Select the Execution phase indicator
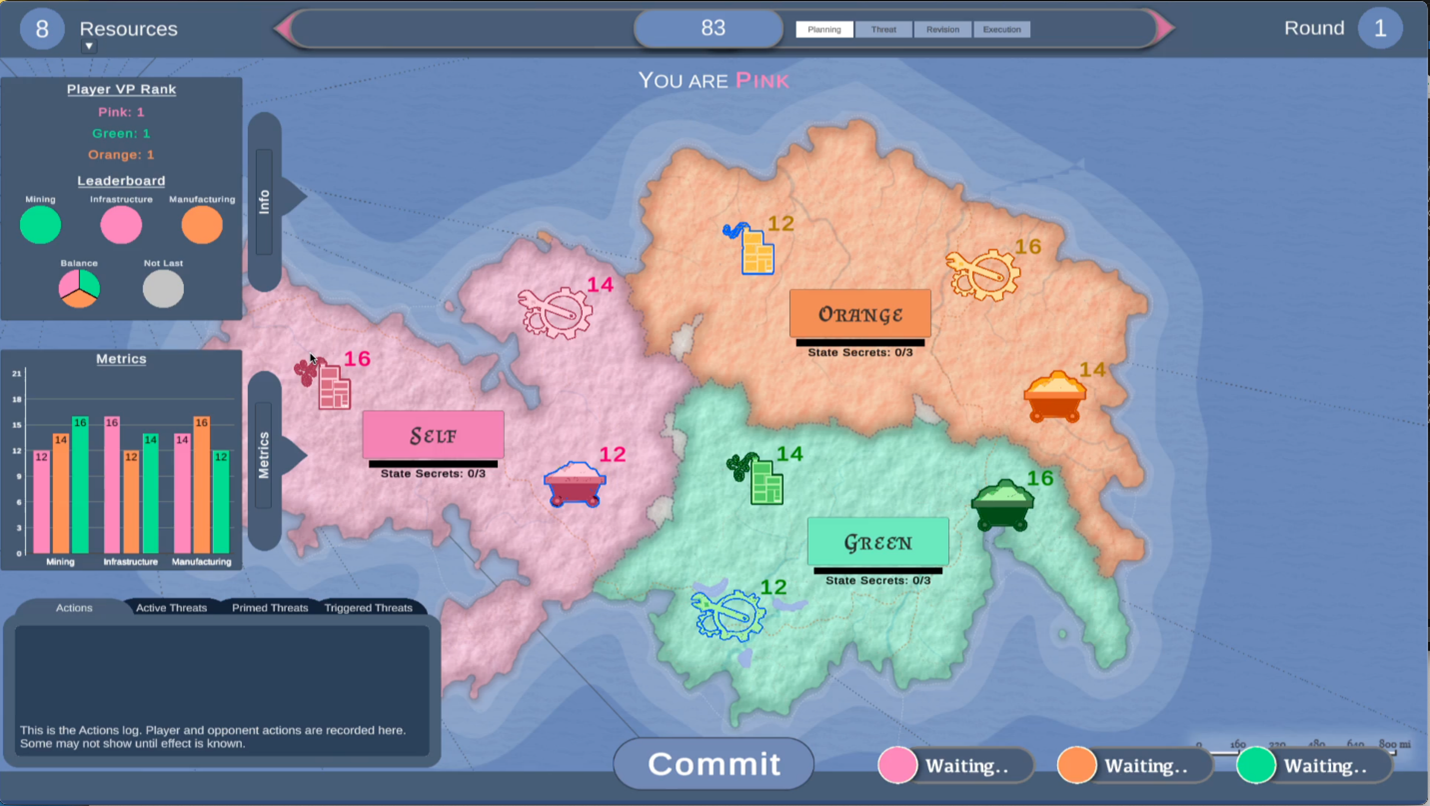The width and height of the screenshot is (1430, 806). (1002, 30)
